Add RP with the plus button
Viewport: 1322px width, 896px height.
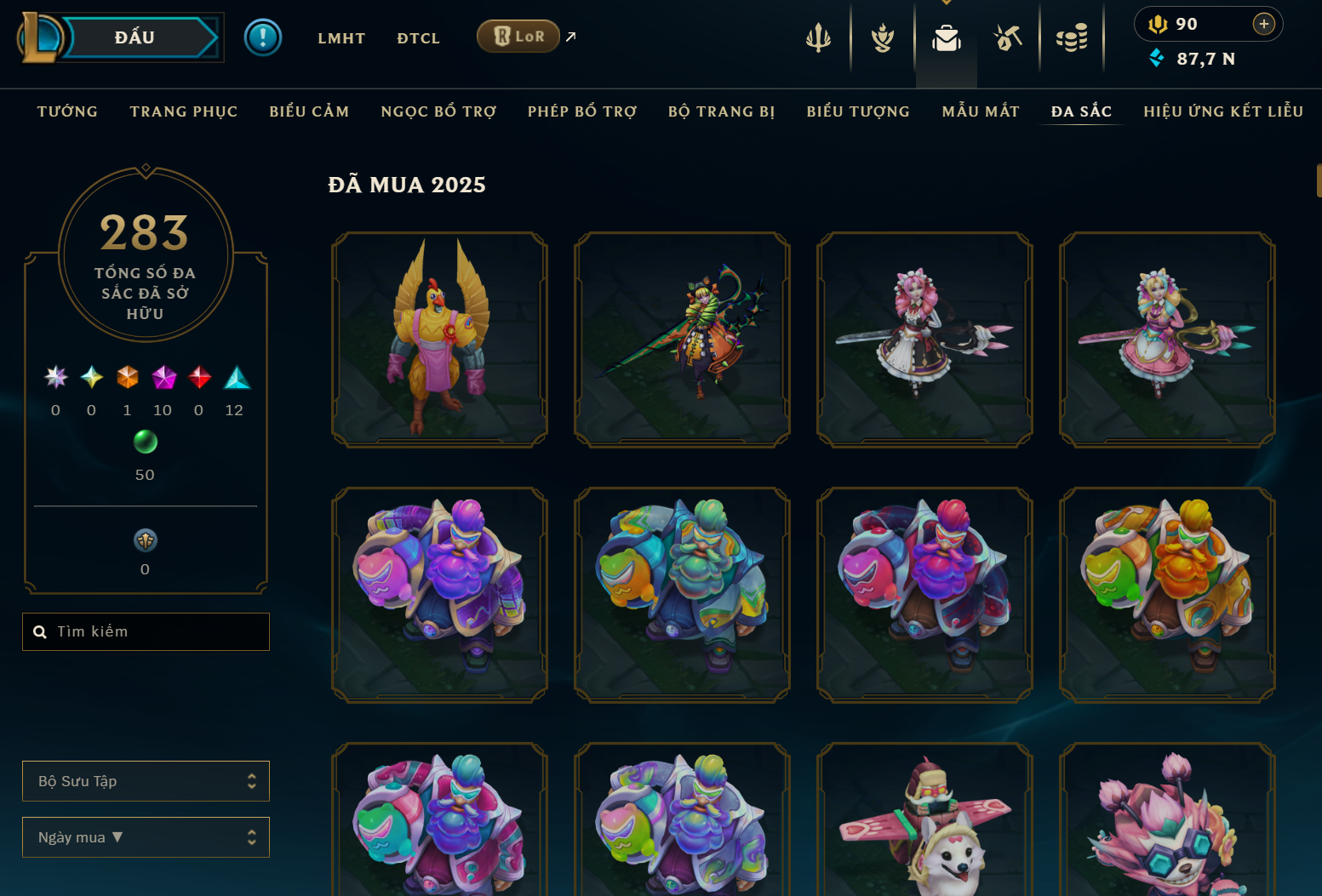[1264, 24]
